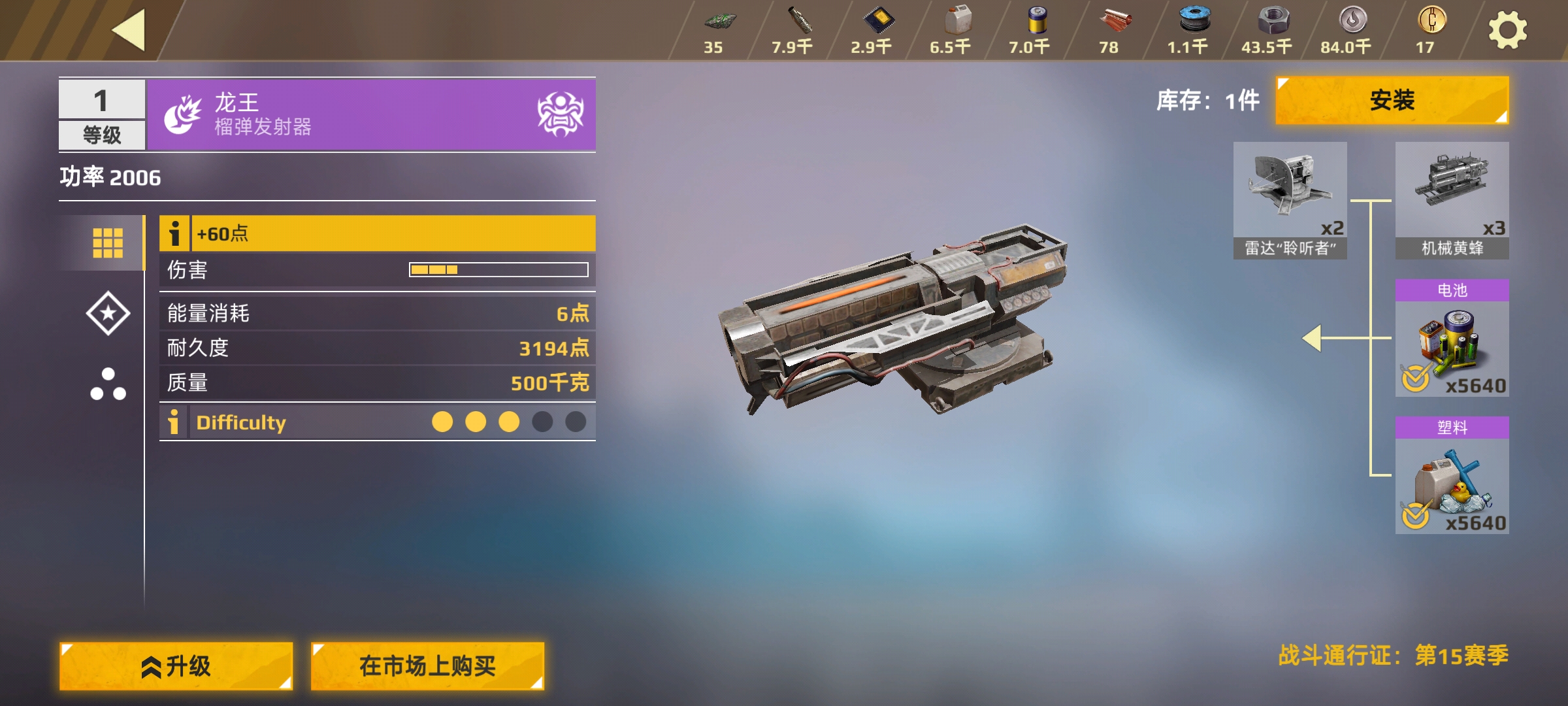Open the 塑料 plastic resource tile
Viewport: 1568px width, 706px height.
pos(1452,476)
